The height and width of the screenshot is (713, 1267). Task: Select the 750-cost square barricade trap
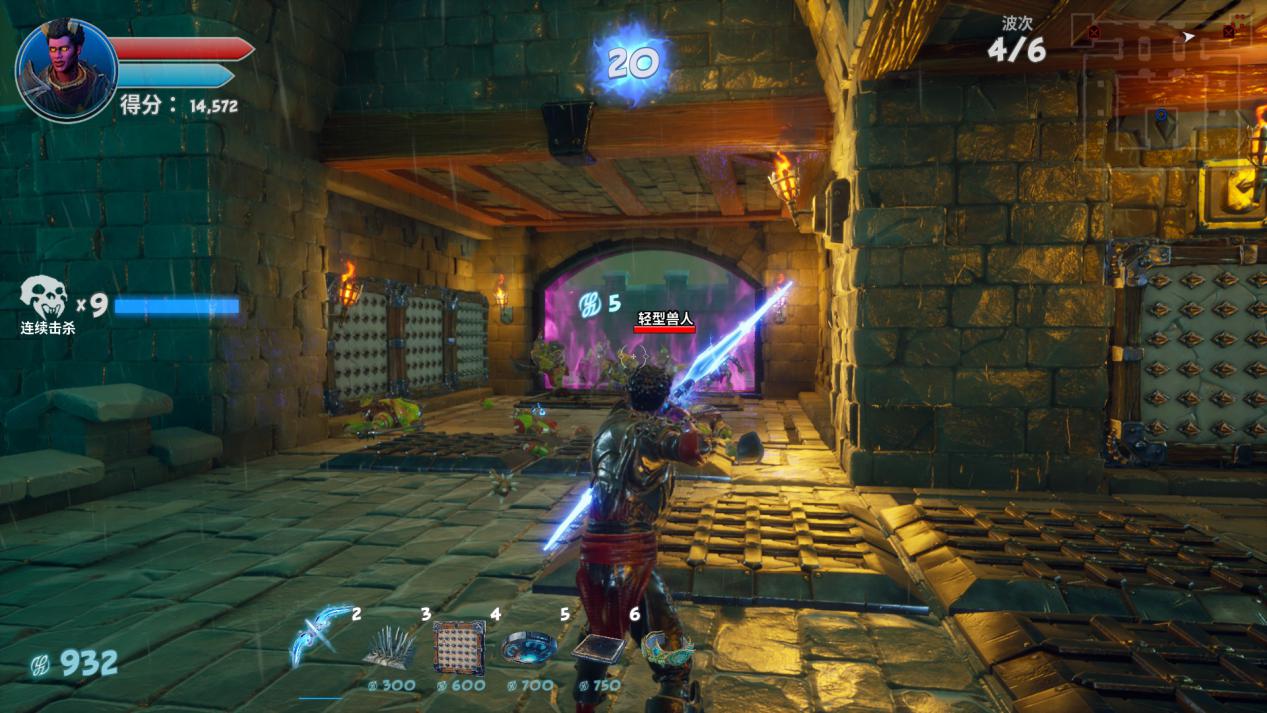pyautogui.click(x=598, y=649)
